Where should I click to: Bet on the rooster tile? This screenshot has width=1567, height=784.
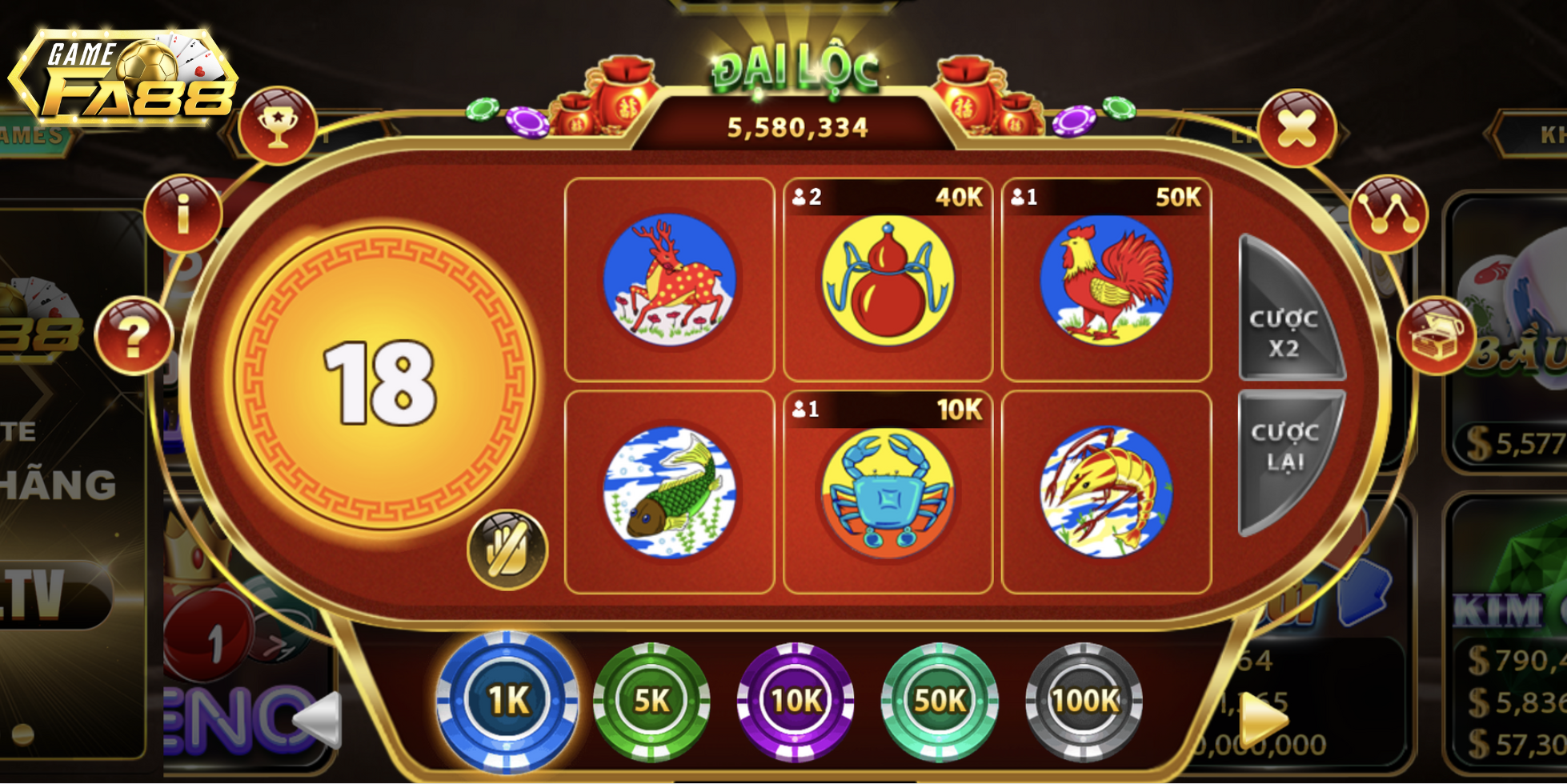point(1106,282)
